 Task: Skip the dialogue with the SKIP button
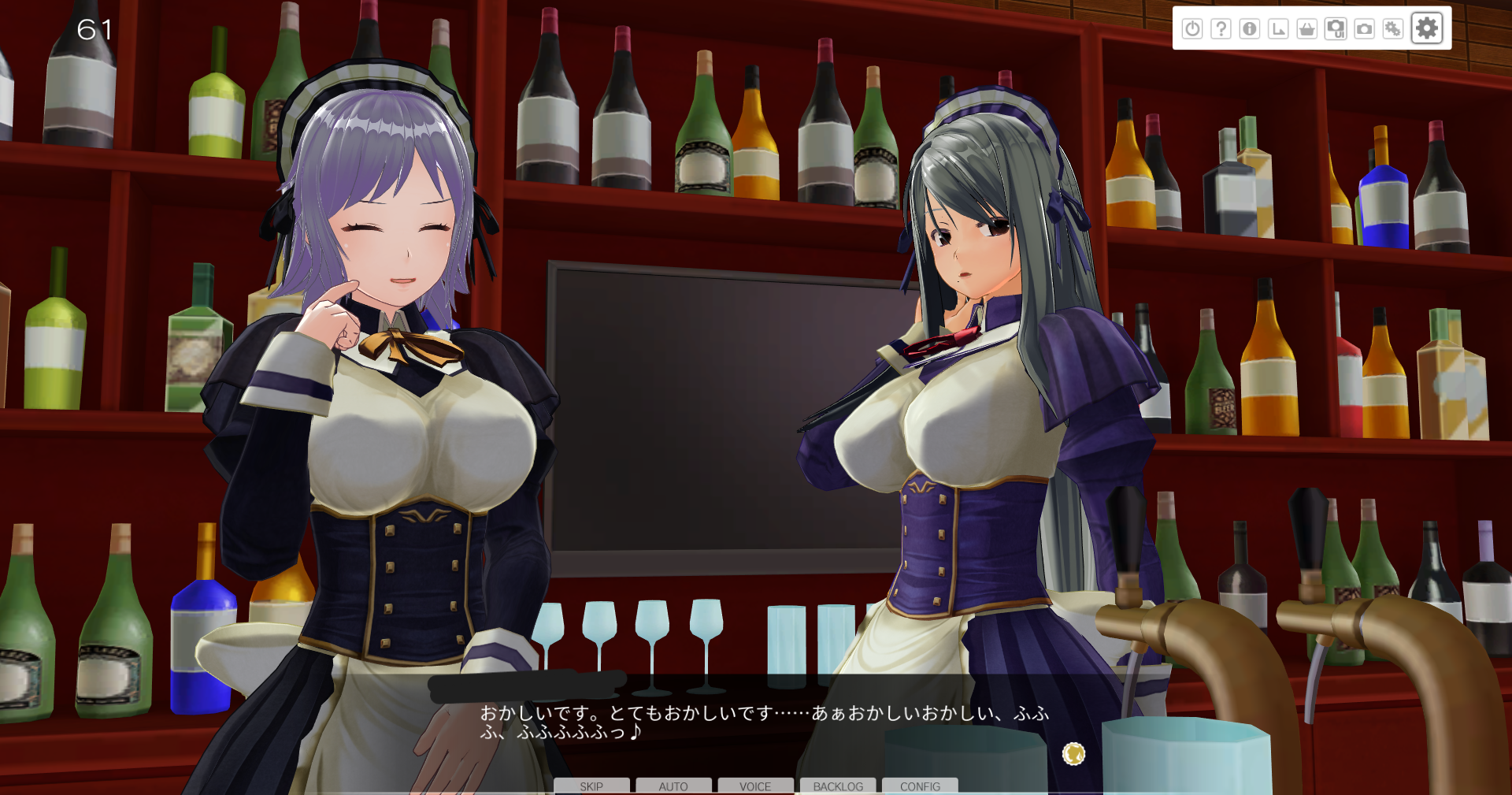(591, 786)
